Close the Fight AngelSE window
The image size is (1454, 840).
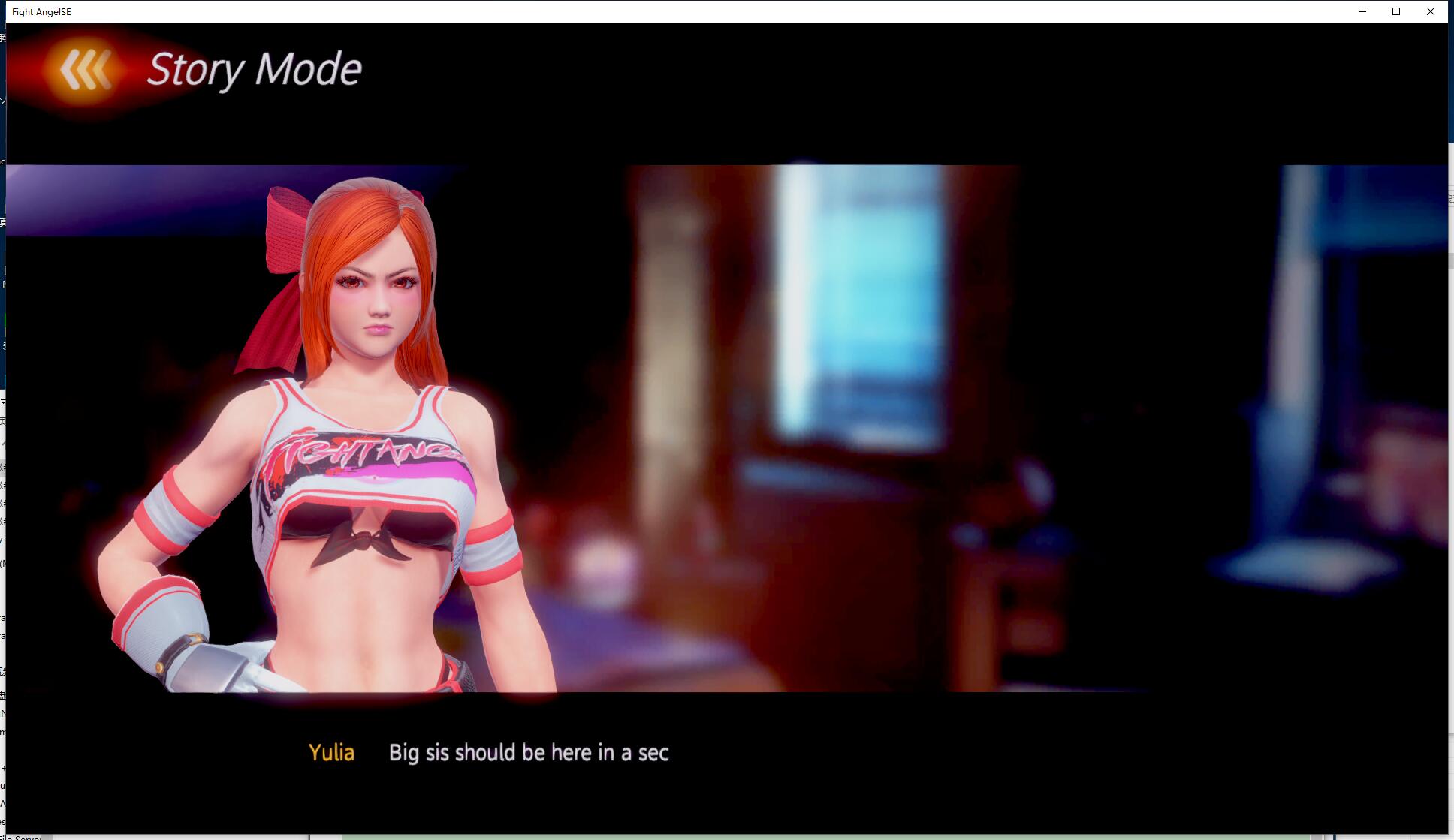click(x=1430, y=11)
